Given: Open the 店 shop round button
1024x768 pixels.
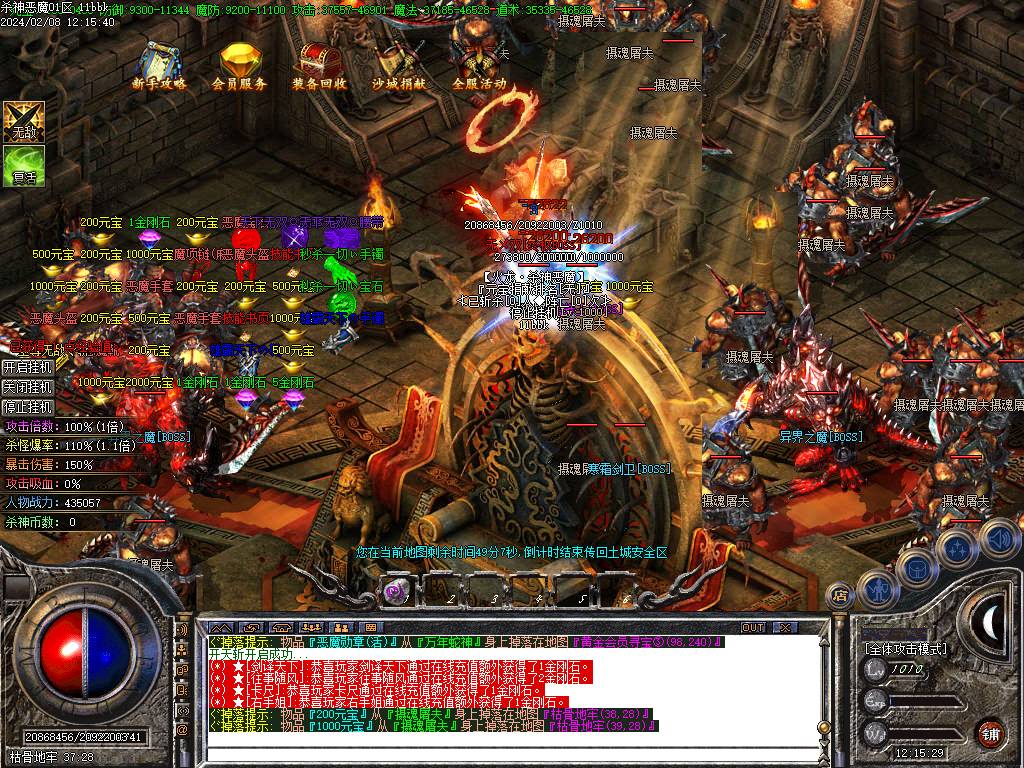Looking at the screenshot, I should point(840,595).
